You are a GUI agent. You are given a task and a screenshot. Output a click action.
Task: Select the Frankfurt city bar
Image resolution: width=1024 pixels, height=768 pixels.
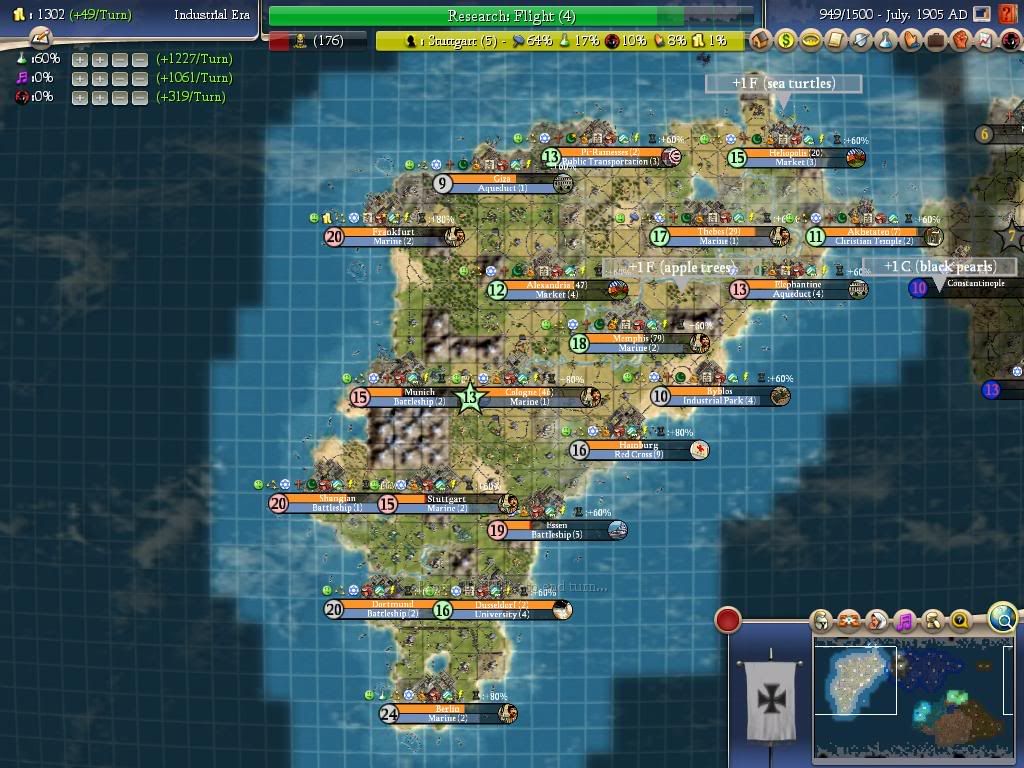[x=393, y=236]
